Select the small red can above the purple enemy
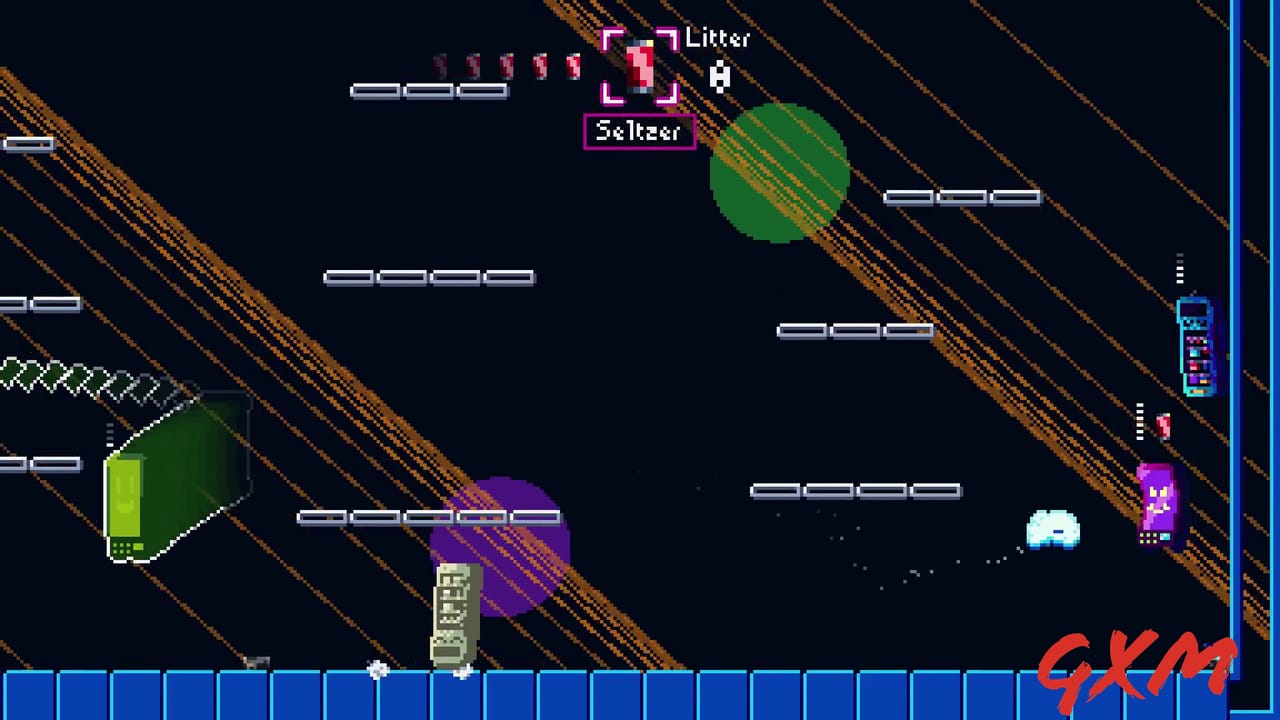Screen dimensions: 1280x720 tap(1162, 427)
